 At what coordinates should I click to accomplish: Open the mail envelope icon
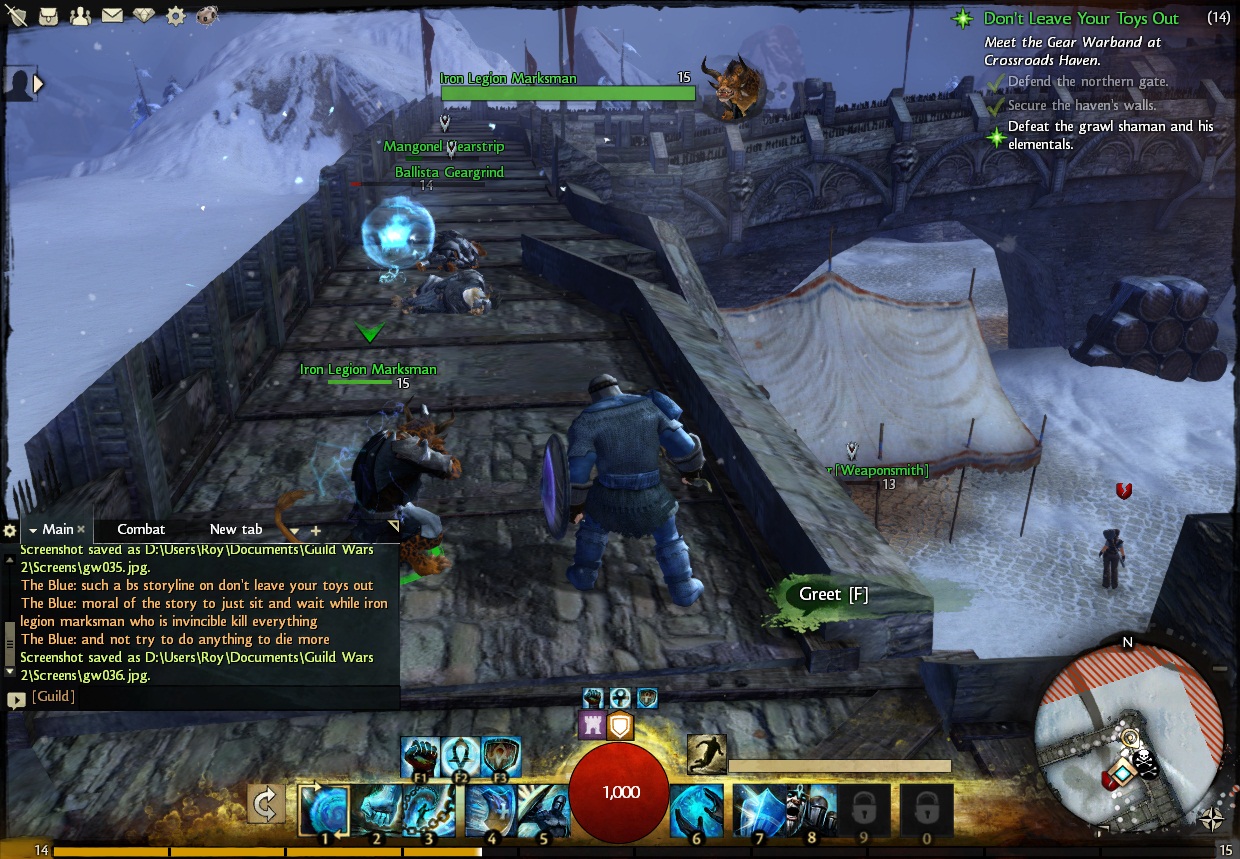click(111, 15)
